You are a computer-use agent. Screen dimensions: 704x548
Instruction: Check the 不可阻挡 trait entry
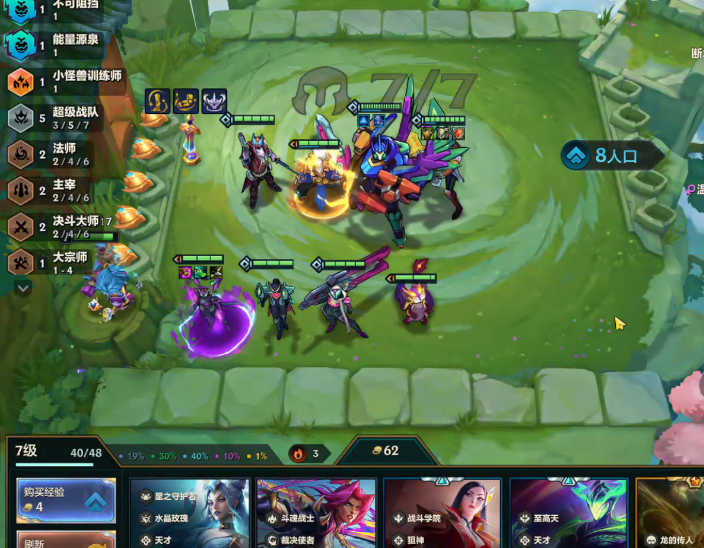(x=60, y=10)
